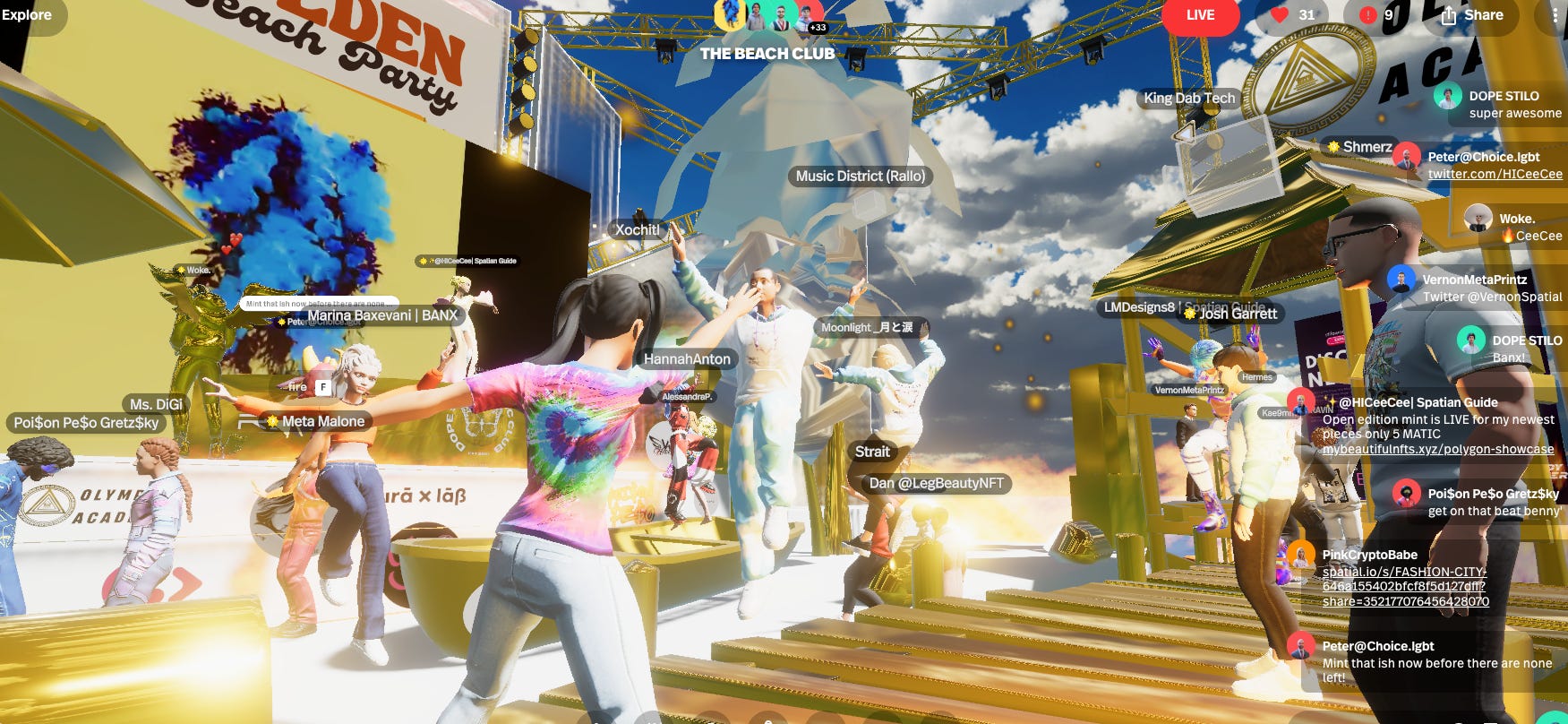This screenshot has height=724, width=1568.
Task: Click Woke.'s chat profile picture
Action: pos(1478,219)
